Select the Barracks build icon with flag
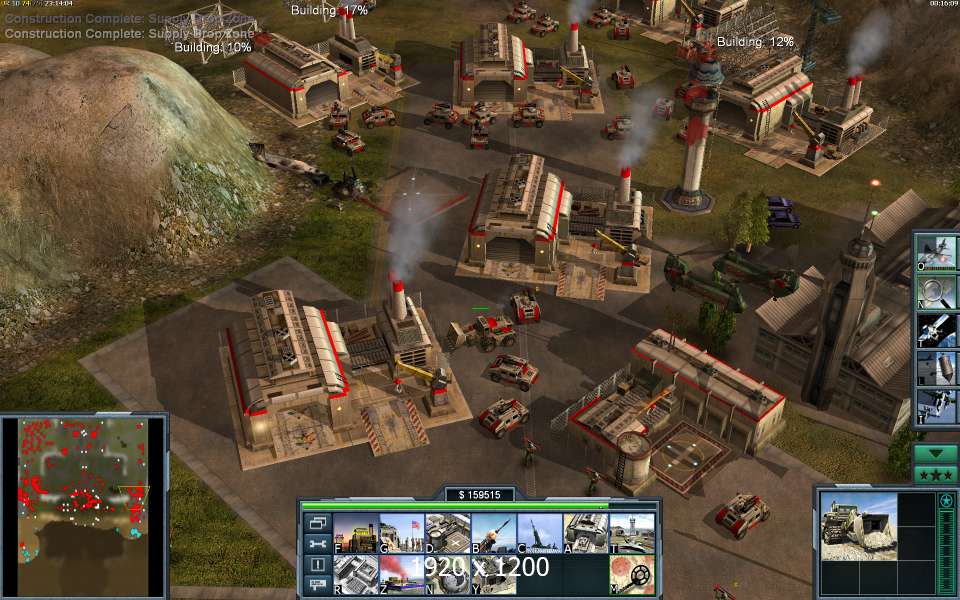The image size is (960, 600). pos(401,533)
